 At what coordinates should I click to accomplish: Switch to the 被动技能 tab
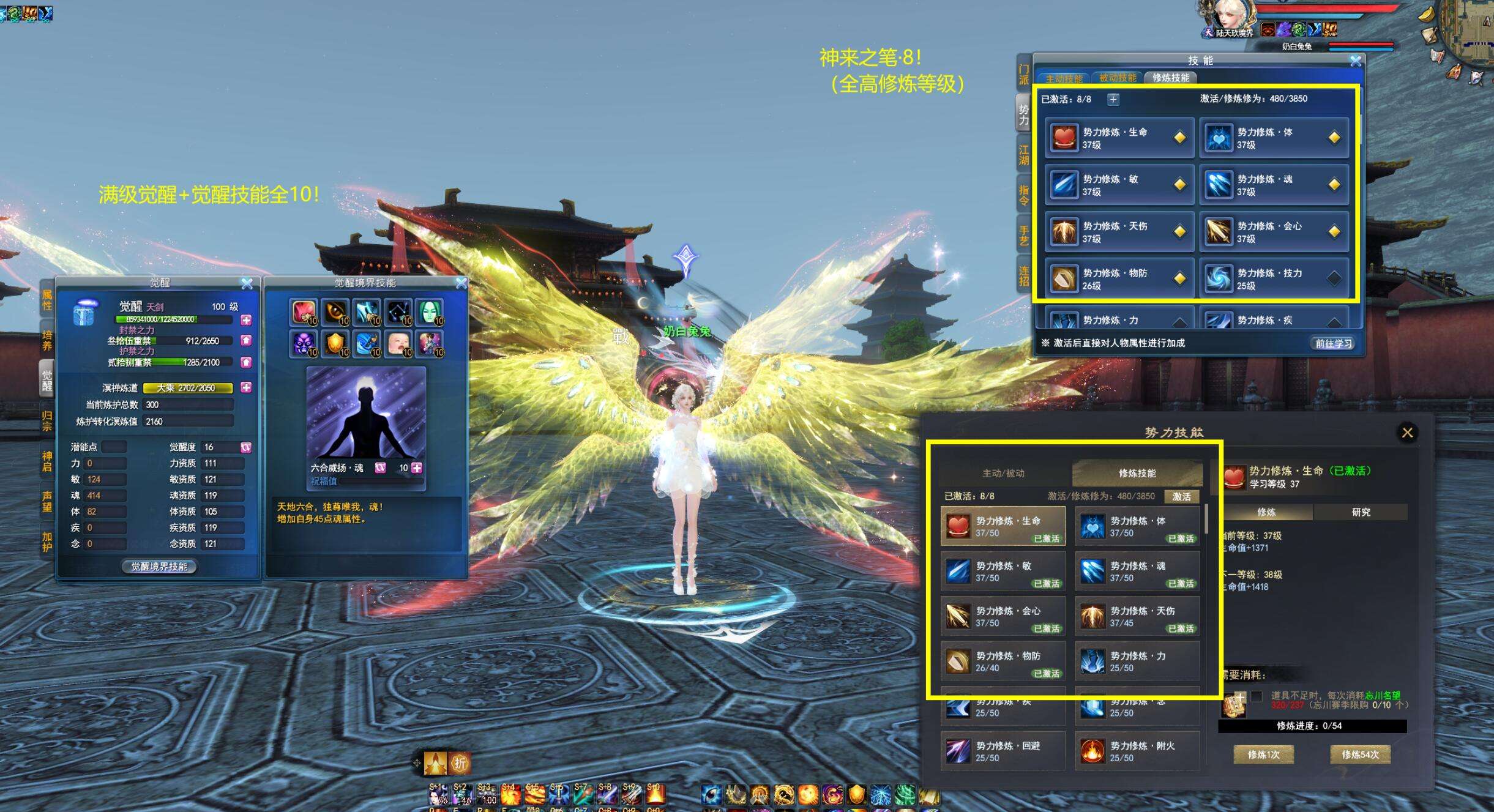point(1117,78)
